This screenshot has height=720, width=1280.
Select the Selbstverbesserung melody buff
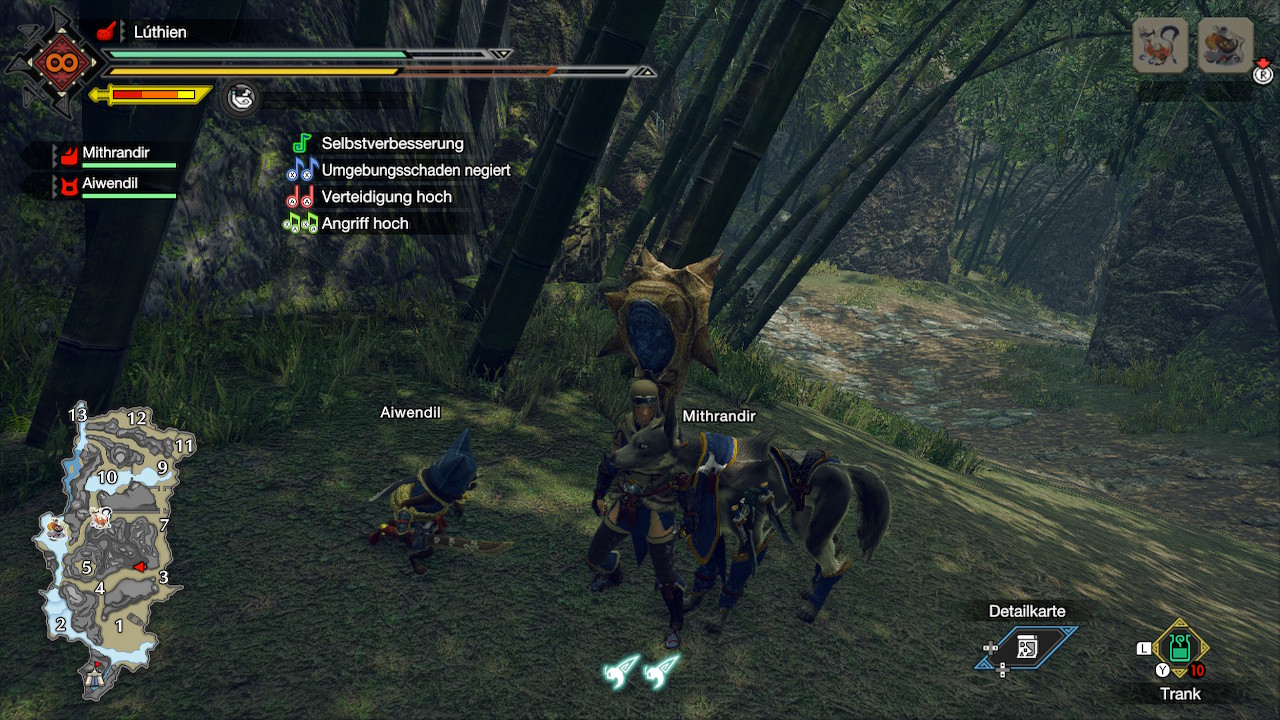pos(392,144)
